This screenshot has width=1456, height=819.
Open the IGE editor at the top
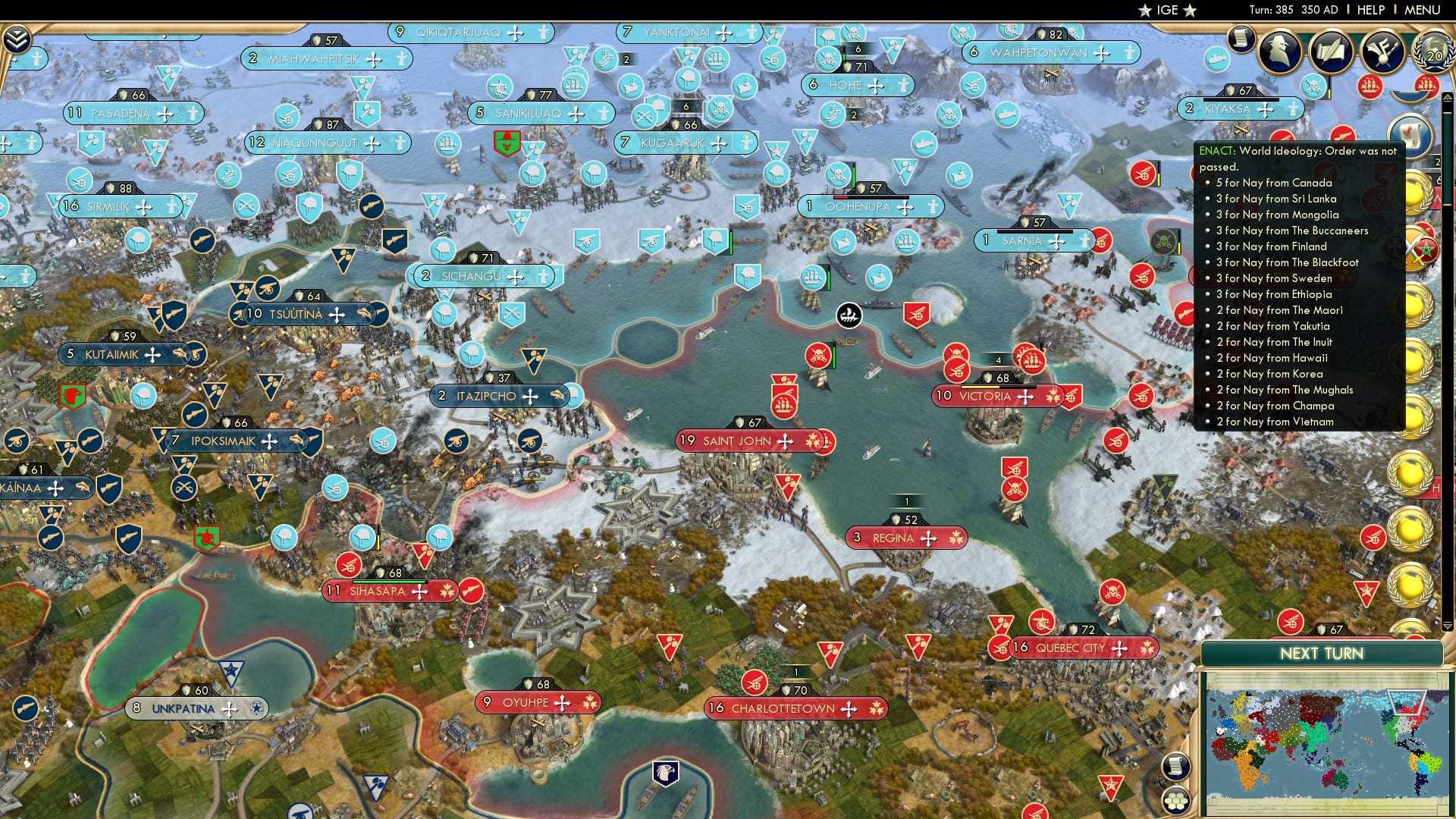(1168, 10)
